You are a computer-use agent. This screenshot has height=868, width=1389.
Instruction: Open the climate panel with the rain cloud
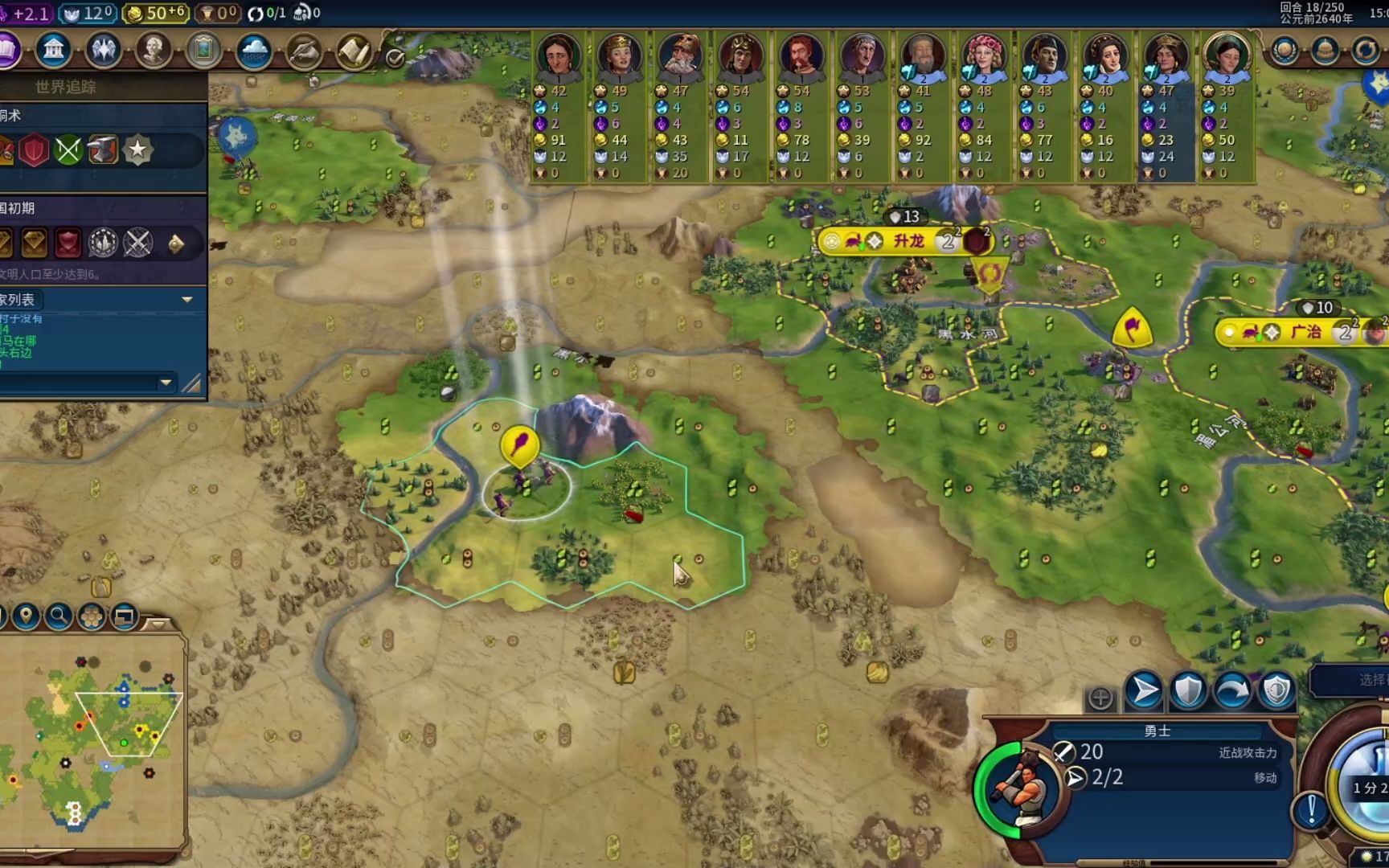(254, 51)
